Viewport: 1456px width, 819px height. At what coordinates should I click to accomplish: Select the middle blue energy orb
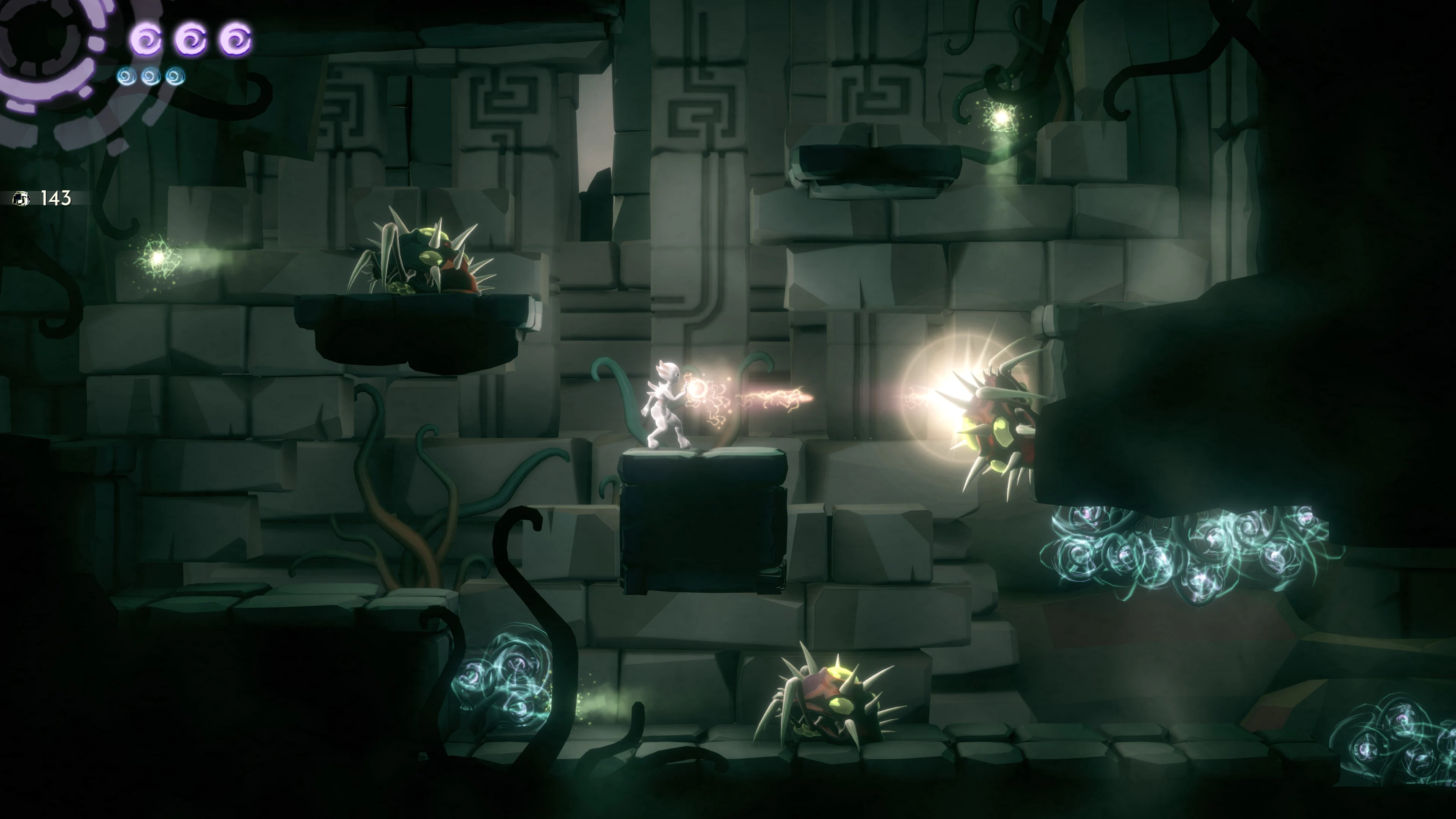click(150, 76)
